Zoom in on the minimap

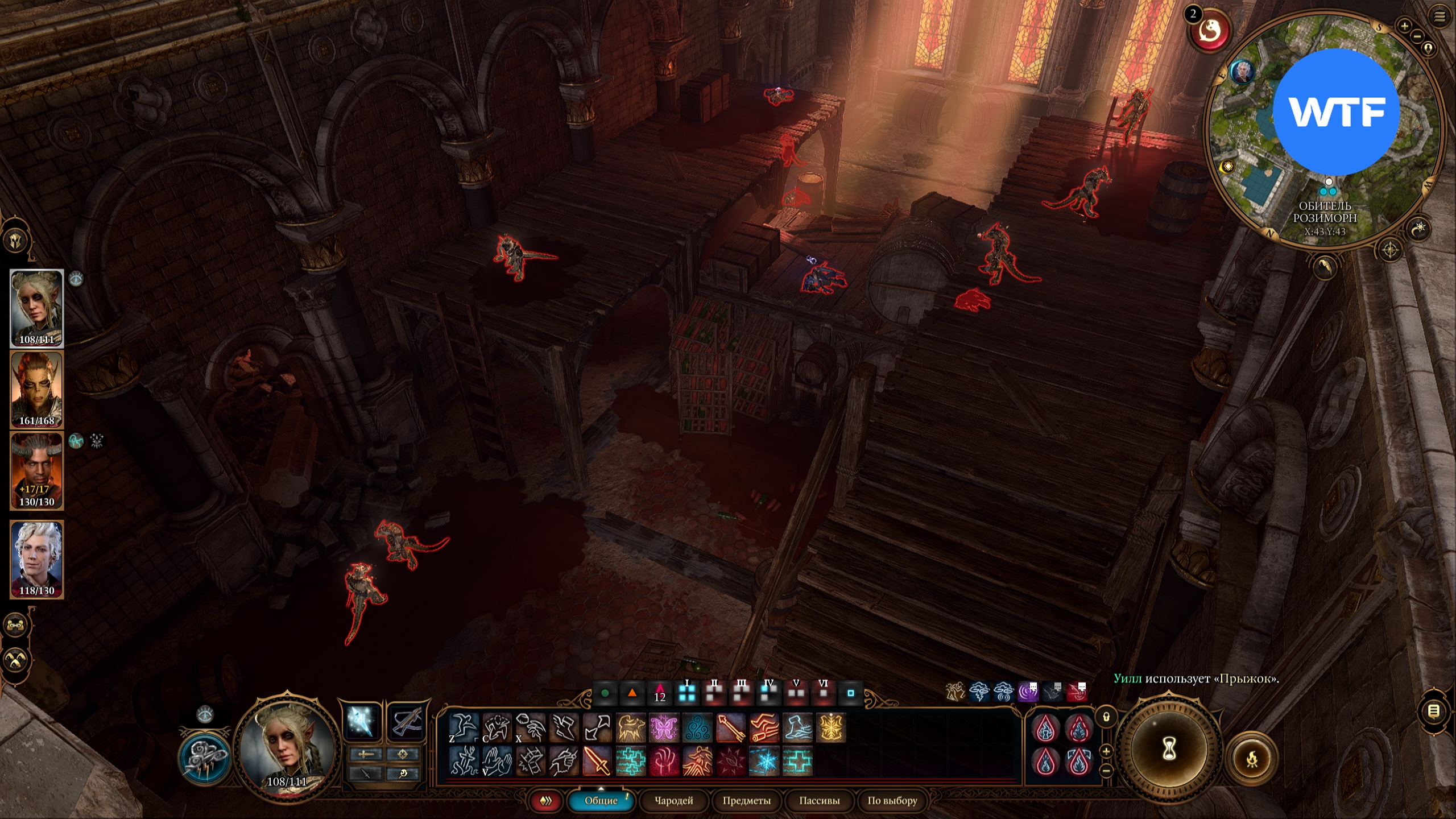click(x=1404, y=26)
